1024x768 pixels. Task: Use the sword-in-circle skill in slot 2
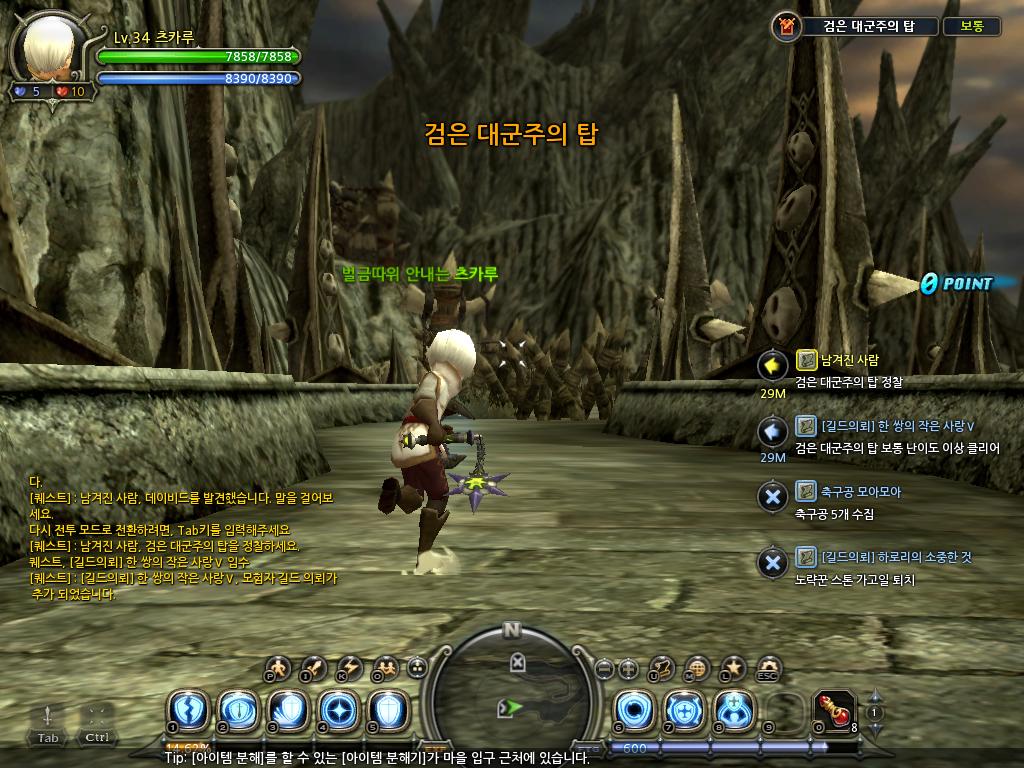point(237,710)
